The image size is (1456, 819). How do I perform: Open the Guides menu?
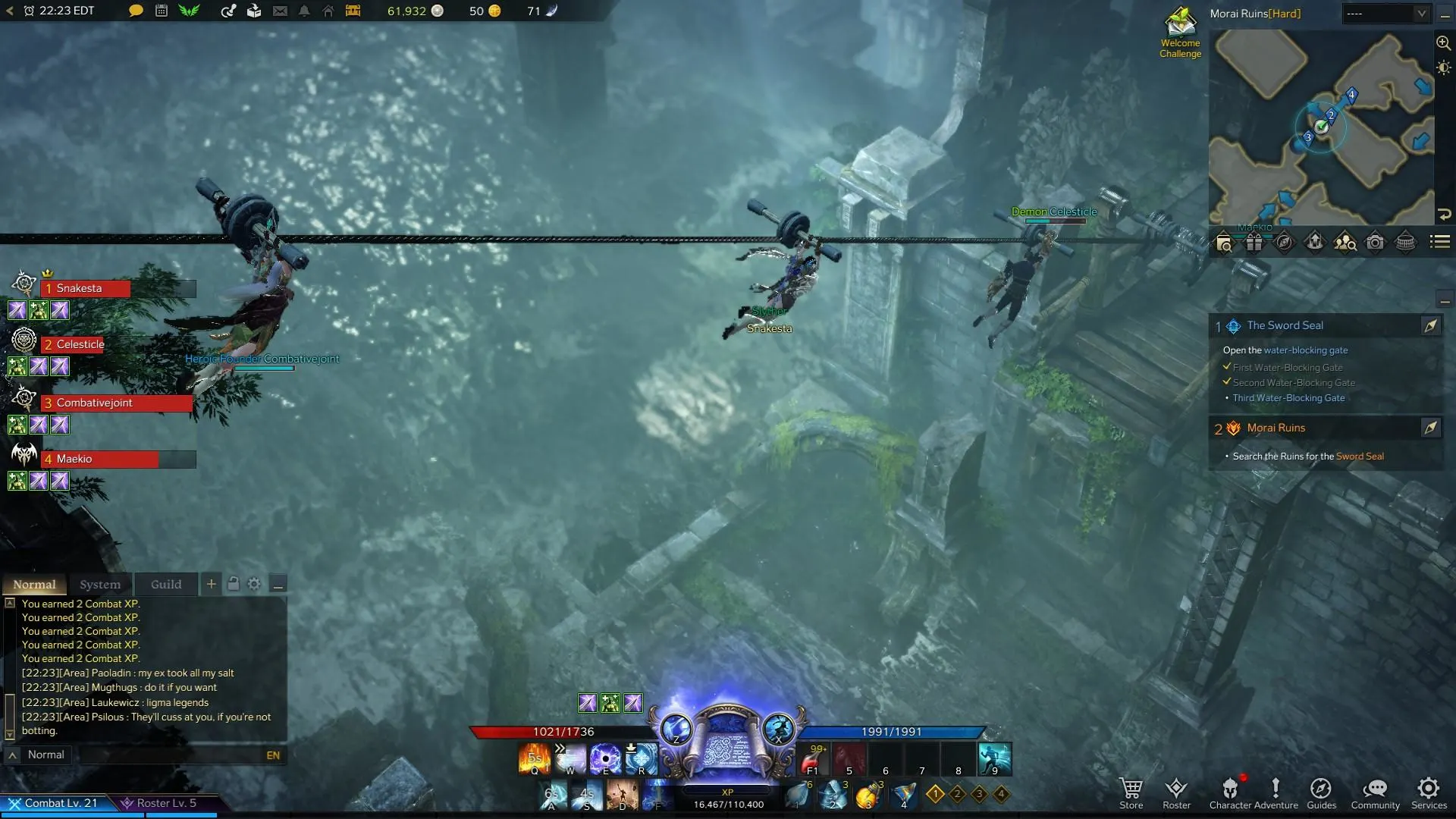pyautogui.click(x=1321, y=792)
